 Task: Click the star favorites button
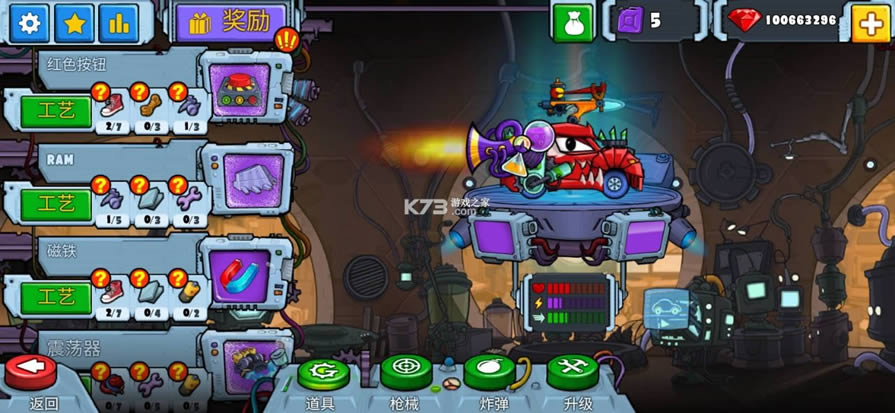pos(75,21)
